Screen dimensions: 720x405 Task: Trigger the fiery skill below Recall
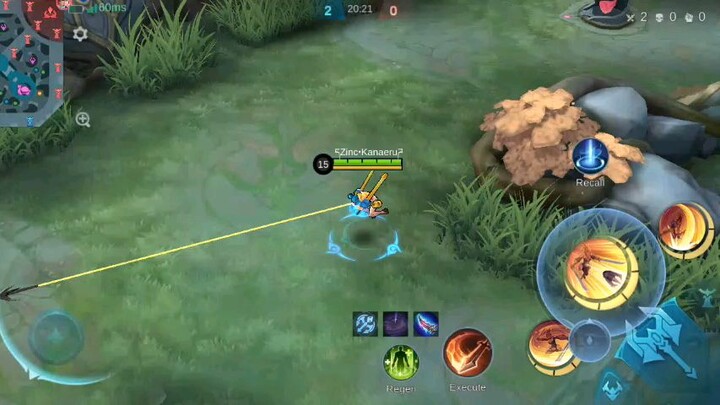[x=685, y=229]
